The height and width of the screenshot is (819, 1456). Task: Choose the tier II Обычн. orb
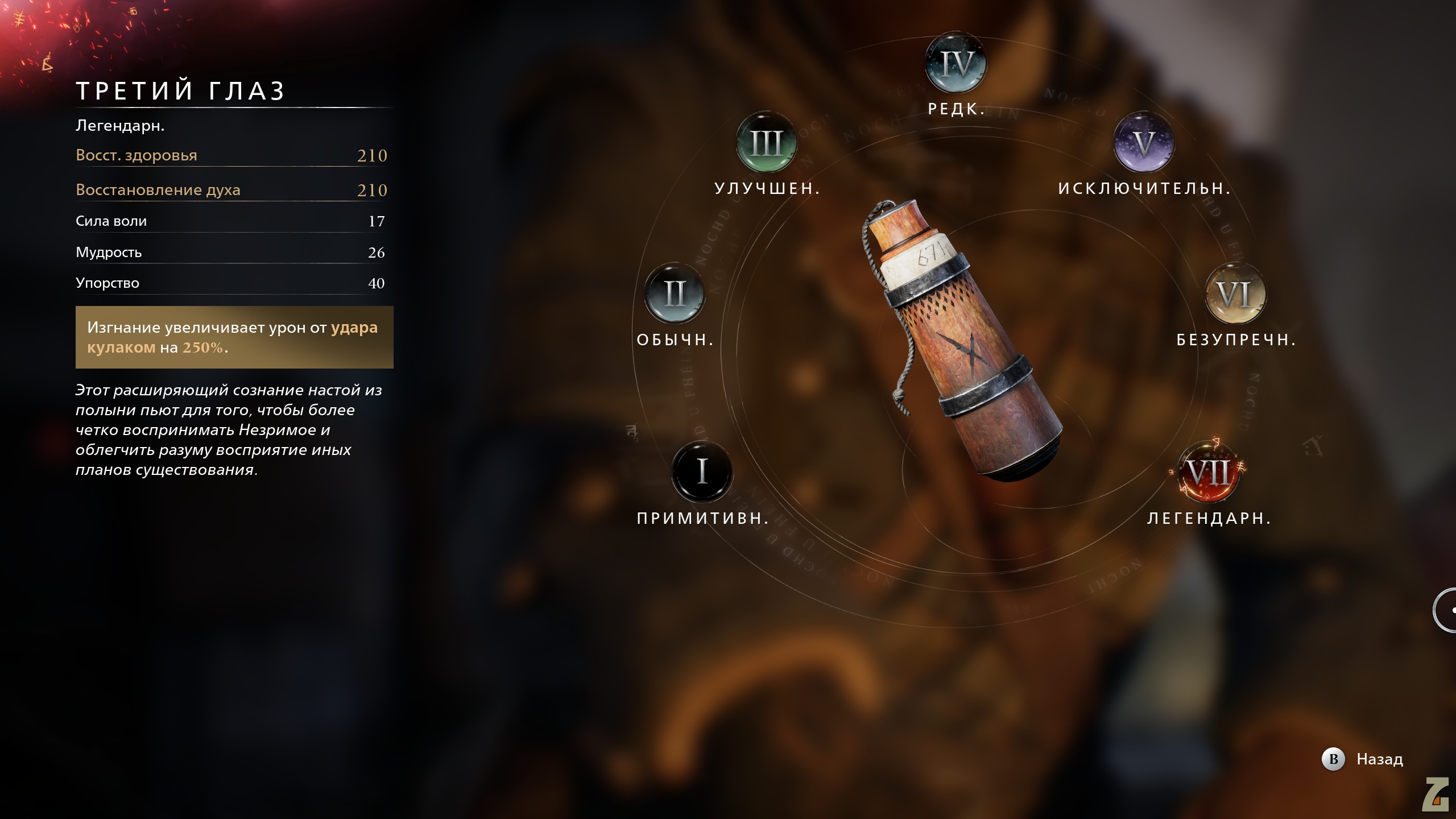[x=675, y=293]
